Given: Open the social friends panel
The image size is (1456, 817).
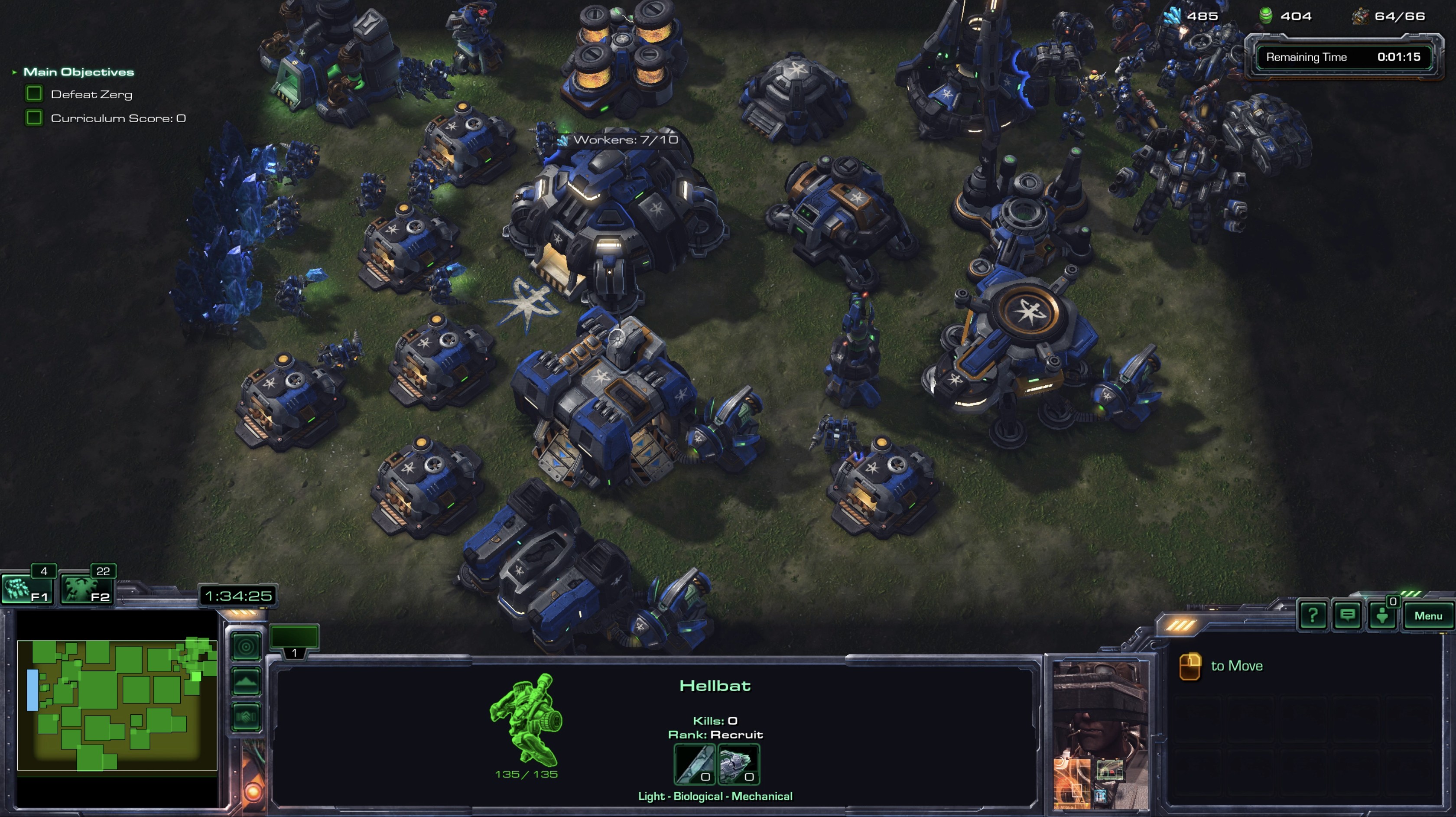Looking at the screenshot, I should point(1382,615).
